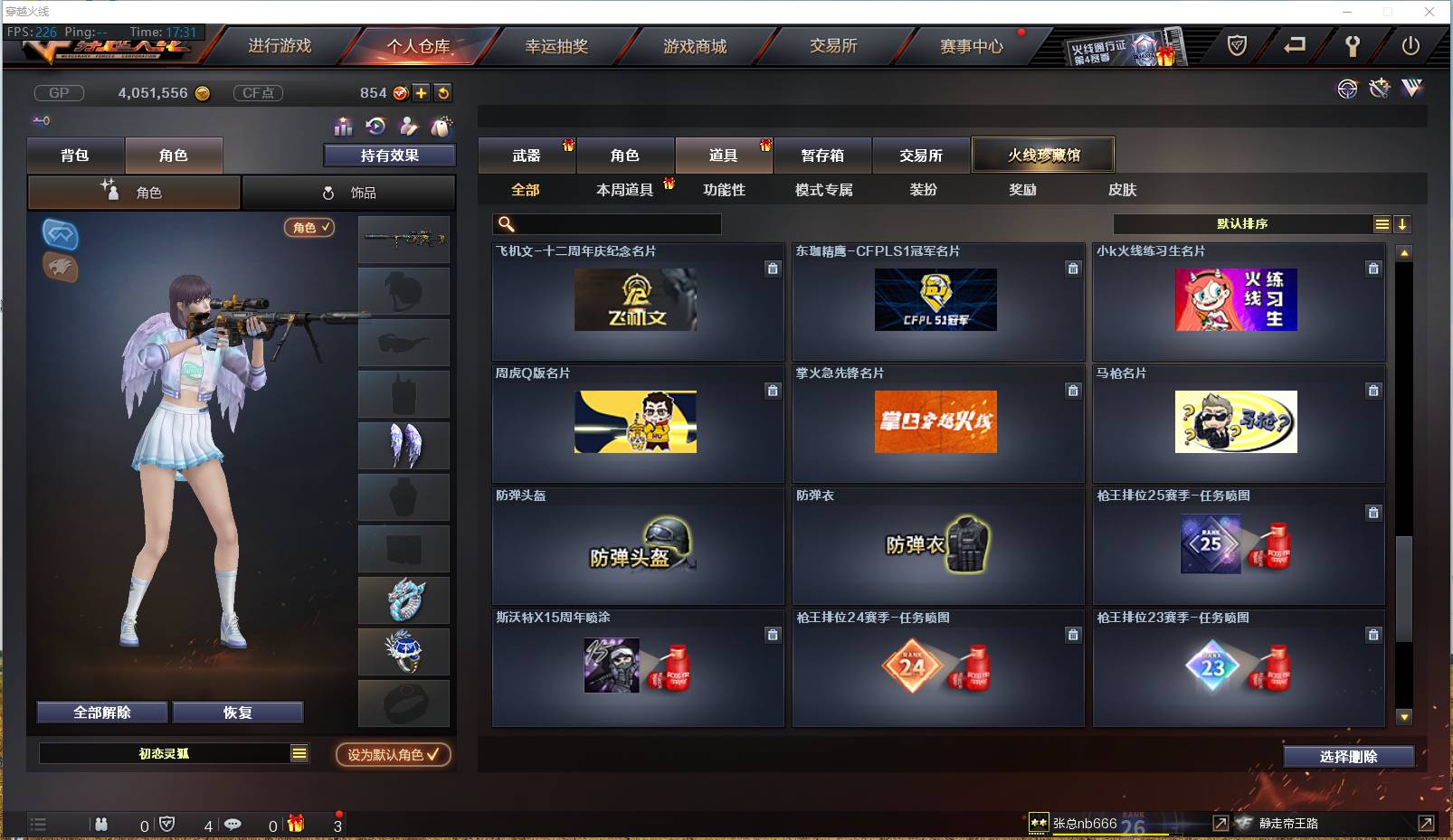Open the gift icon on the bottom status bar
1453x840 pixels.
click(x=293, y=824)
